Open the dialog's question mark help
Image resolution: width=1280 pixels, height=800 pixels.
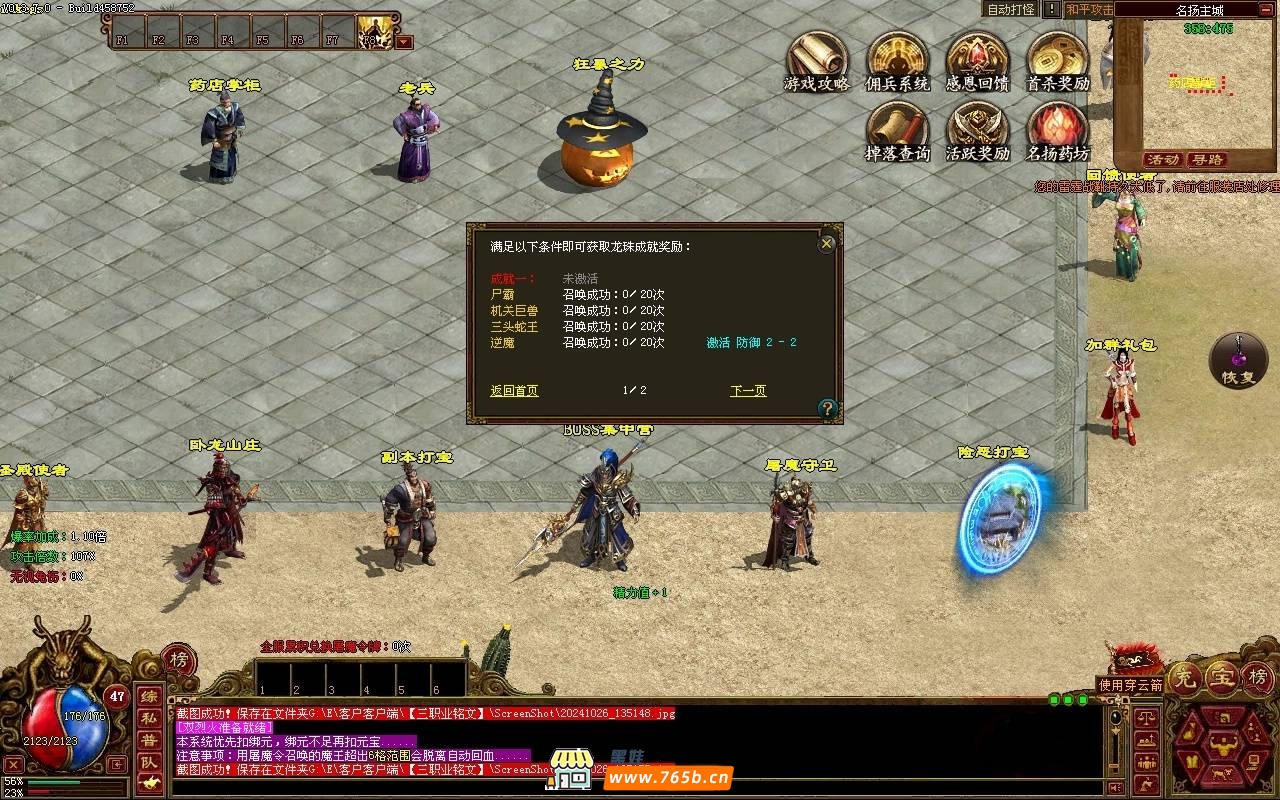(827, 408)
